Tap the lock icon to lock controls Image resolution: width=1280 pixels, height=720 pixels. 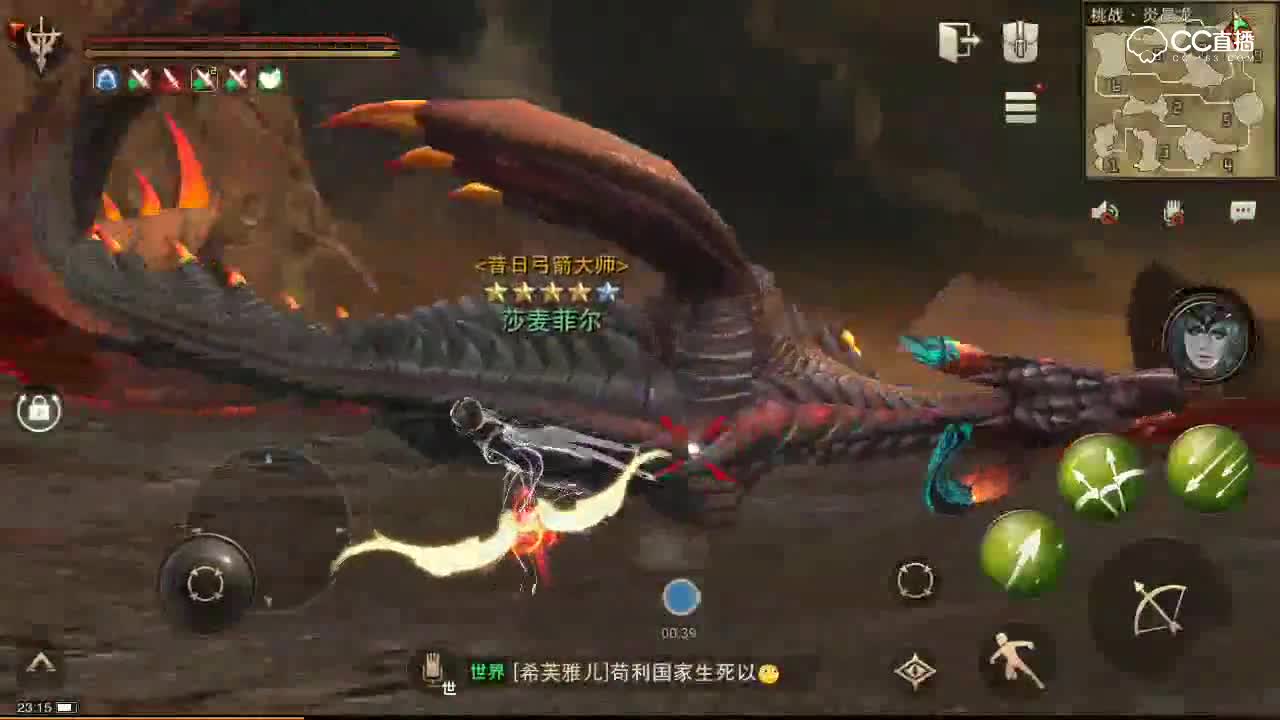pos(38,410)
